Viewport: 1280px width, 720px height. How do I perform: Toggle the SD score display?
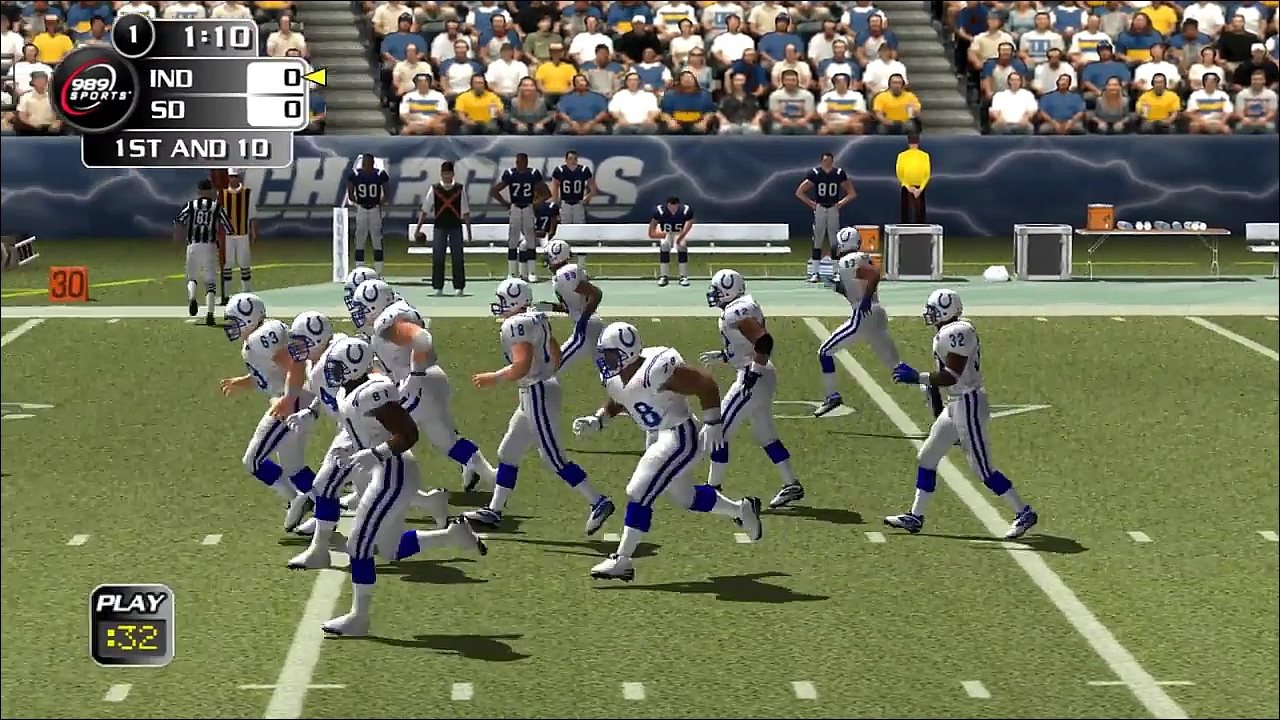point(290,110)
